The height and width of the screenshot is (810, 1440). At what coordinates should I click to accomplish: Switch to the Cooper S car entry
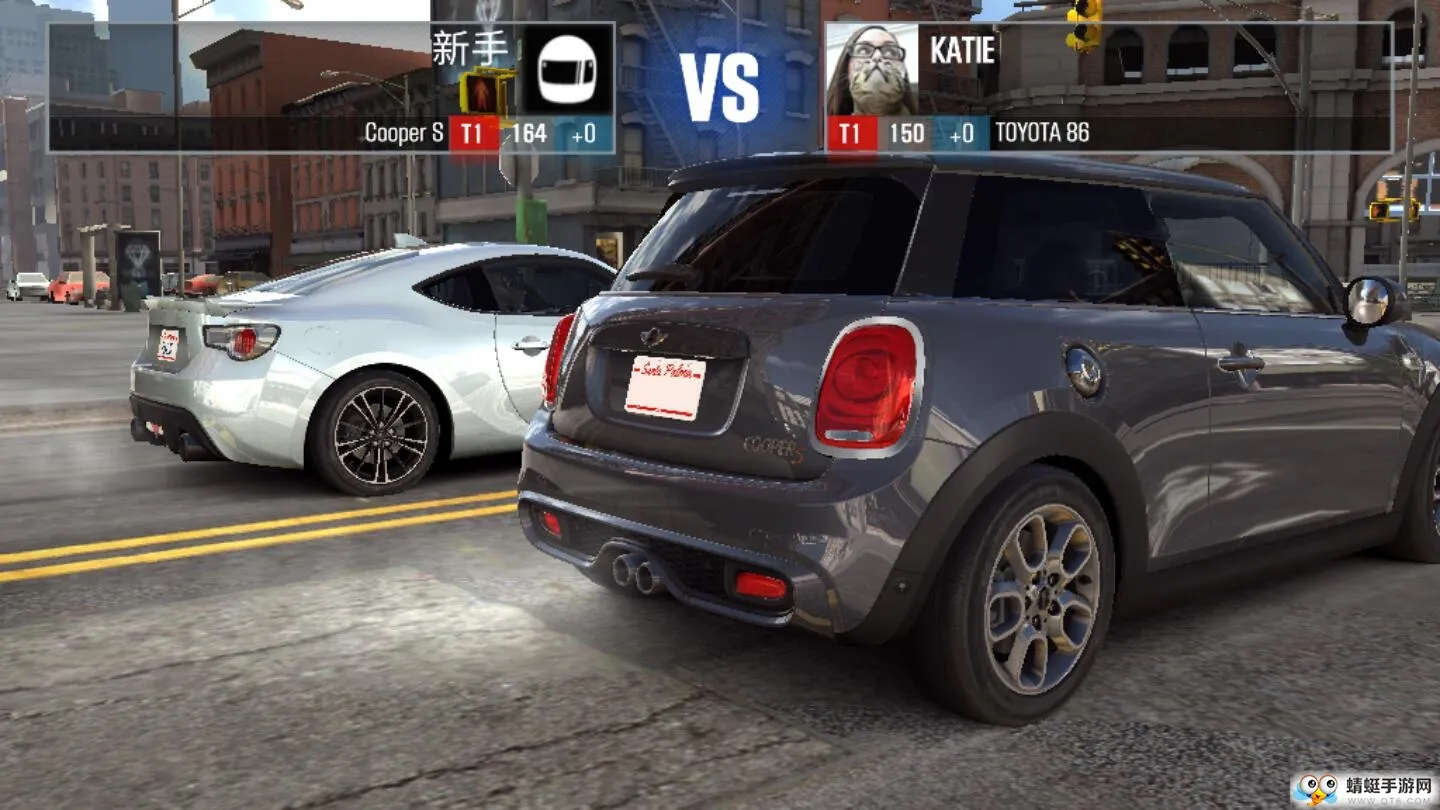(x=402, y=133)
